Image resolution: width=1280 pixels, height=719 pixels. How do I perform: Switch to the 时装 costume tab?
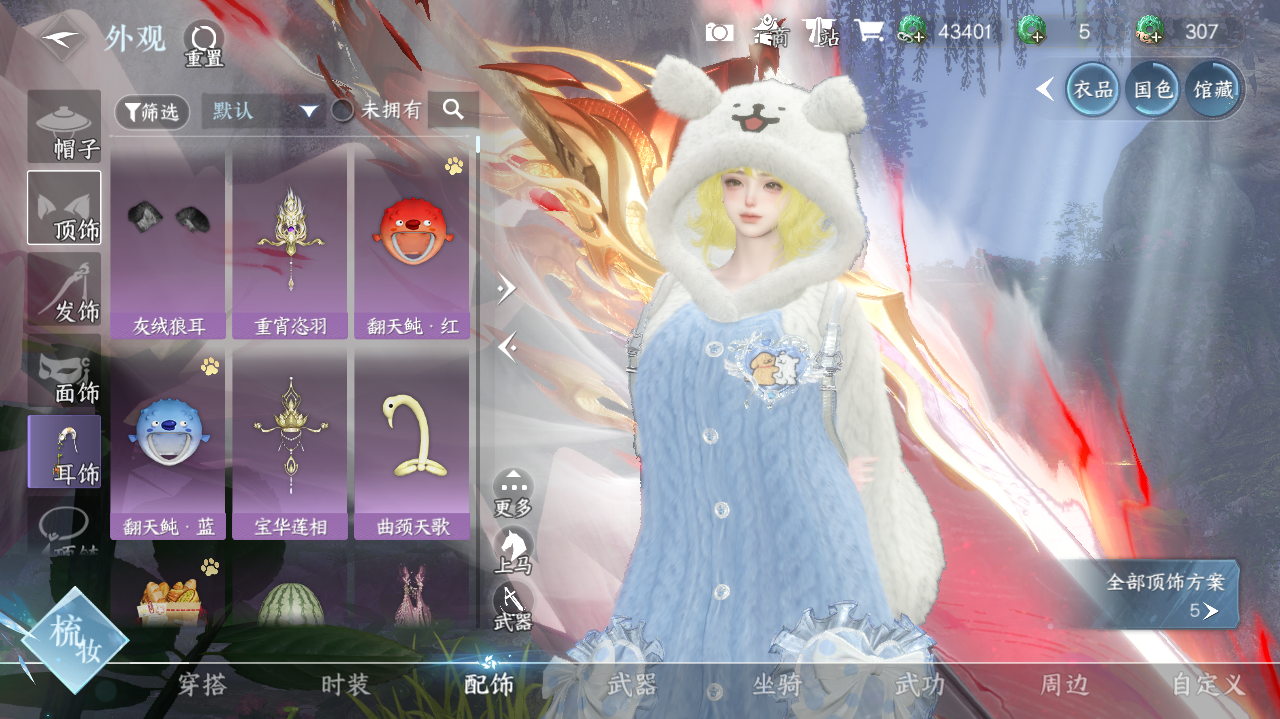click(346, 685)
